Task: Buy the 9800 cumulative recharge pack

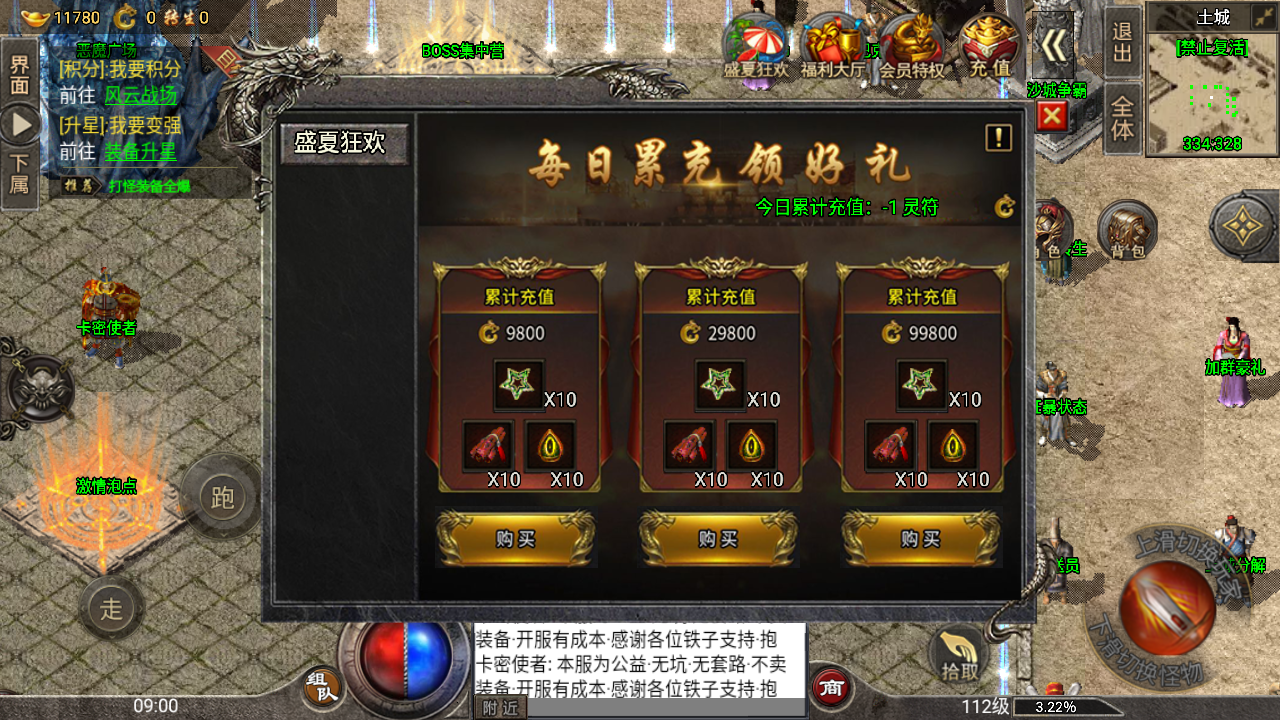Action: click(516, 539)
